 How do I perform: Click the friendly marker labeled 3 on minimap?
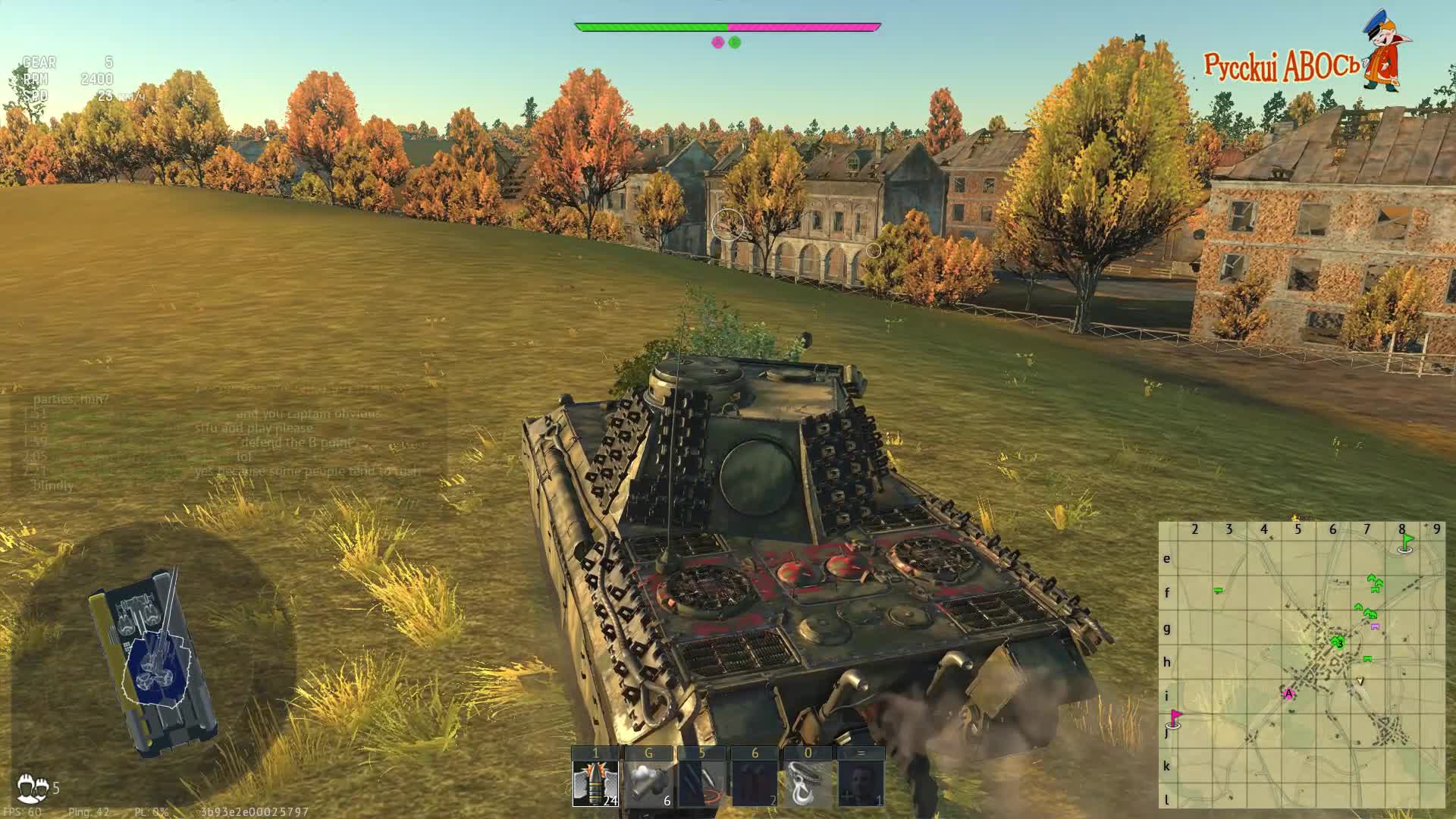pos(1338,643)
